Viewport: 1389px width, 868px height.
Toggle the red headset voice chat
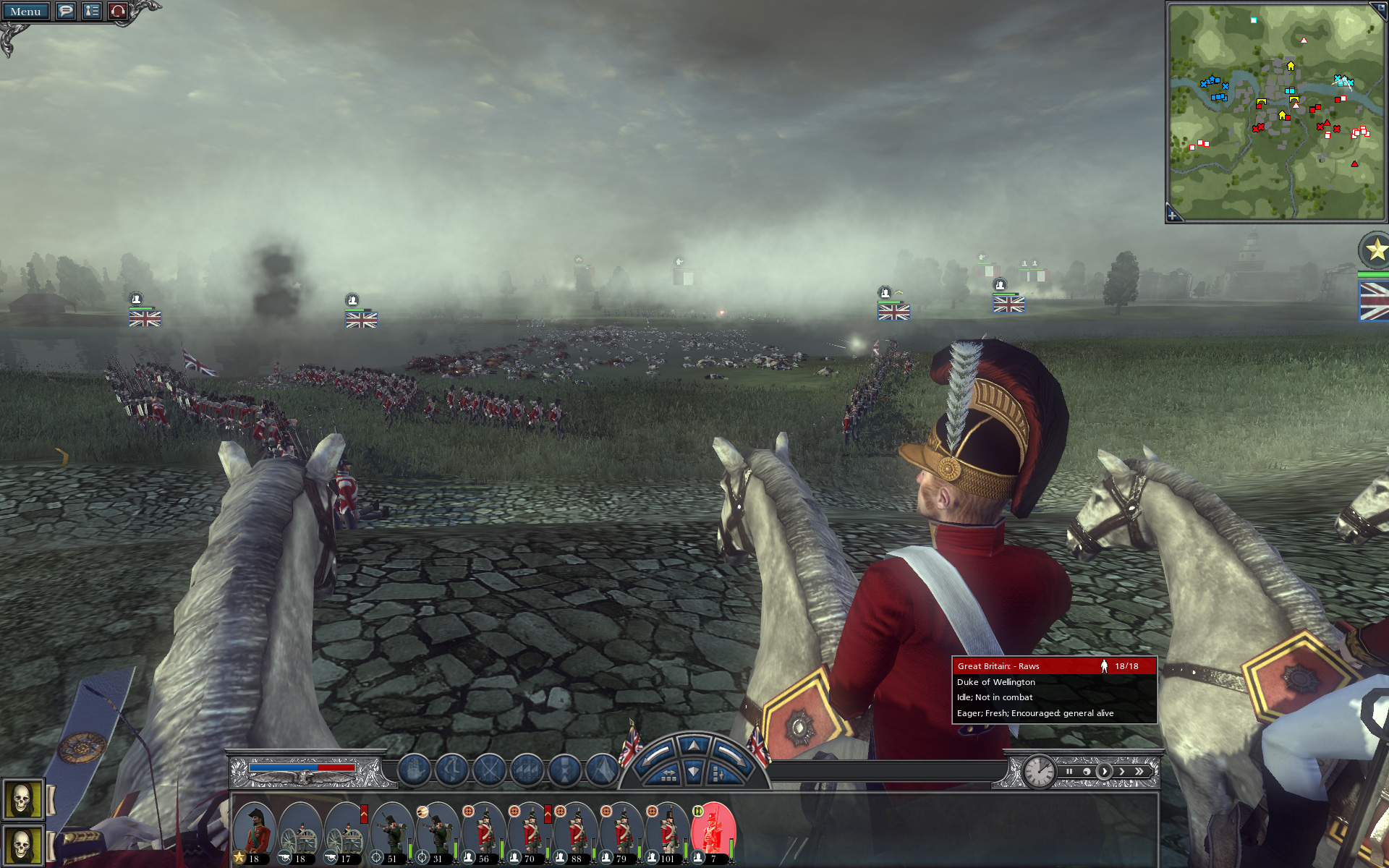pyautogui.click(x=118, y=12)
